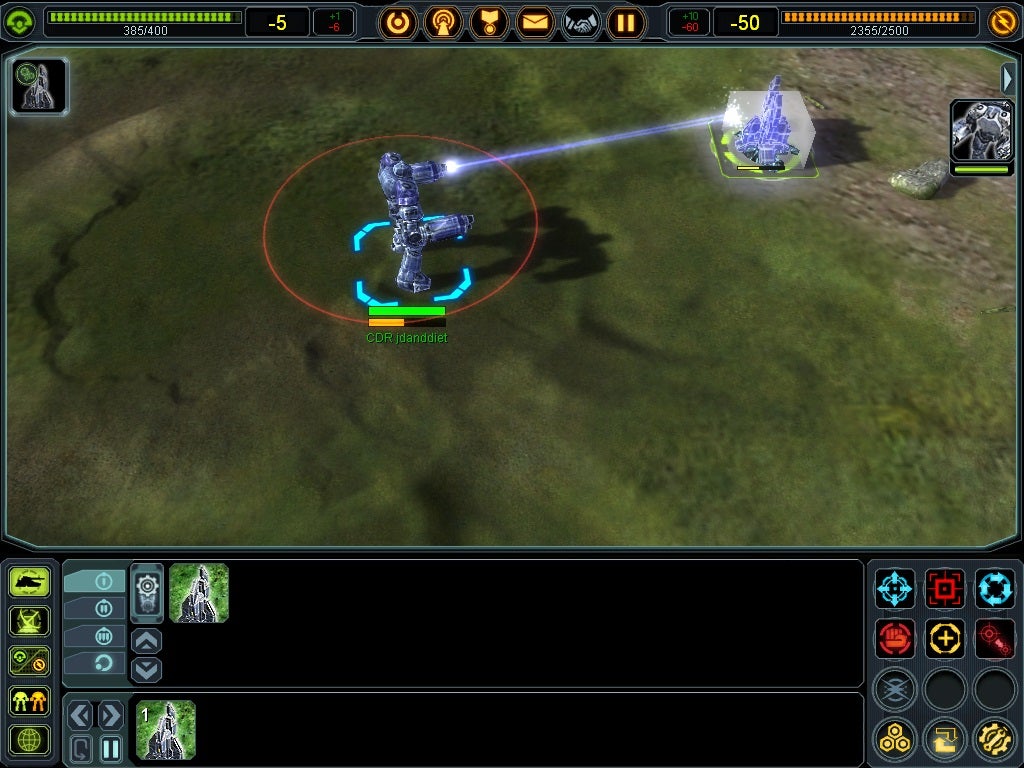Image resolution: width=1024 pixels, height=768 pixels.
Task: Activate the blue circular-arrows Patrol command
Action: [995, 588]
